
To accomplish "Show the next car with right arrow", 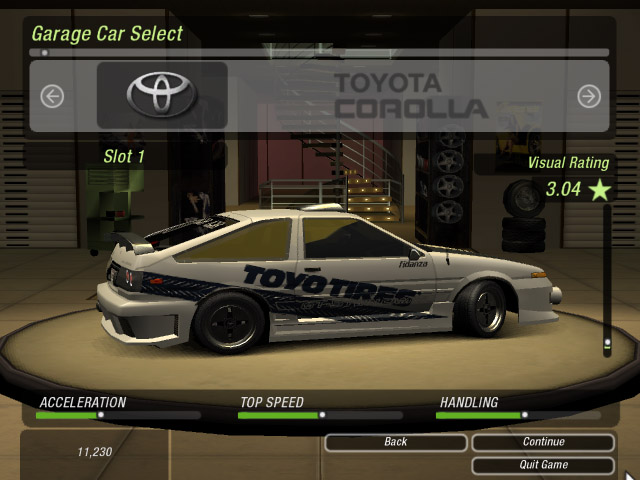I will click(x=589, y=96).
